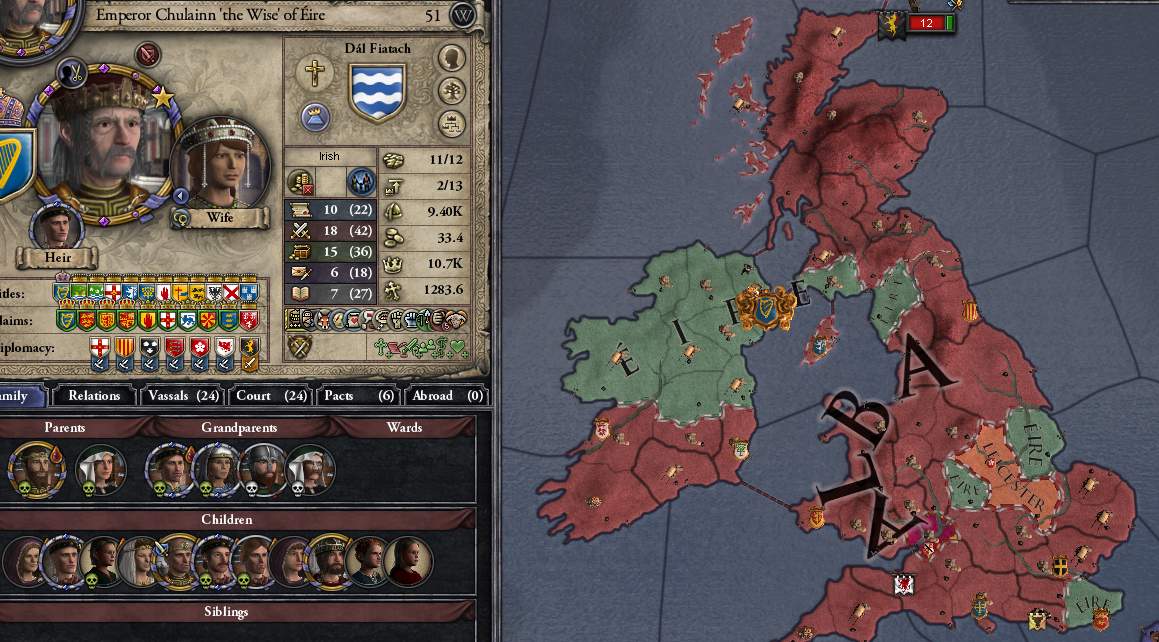Open the barbershop scissors button

[x=70, y=72]
